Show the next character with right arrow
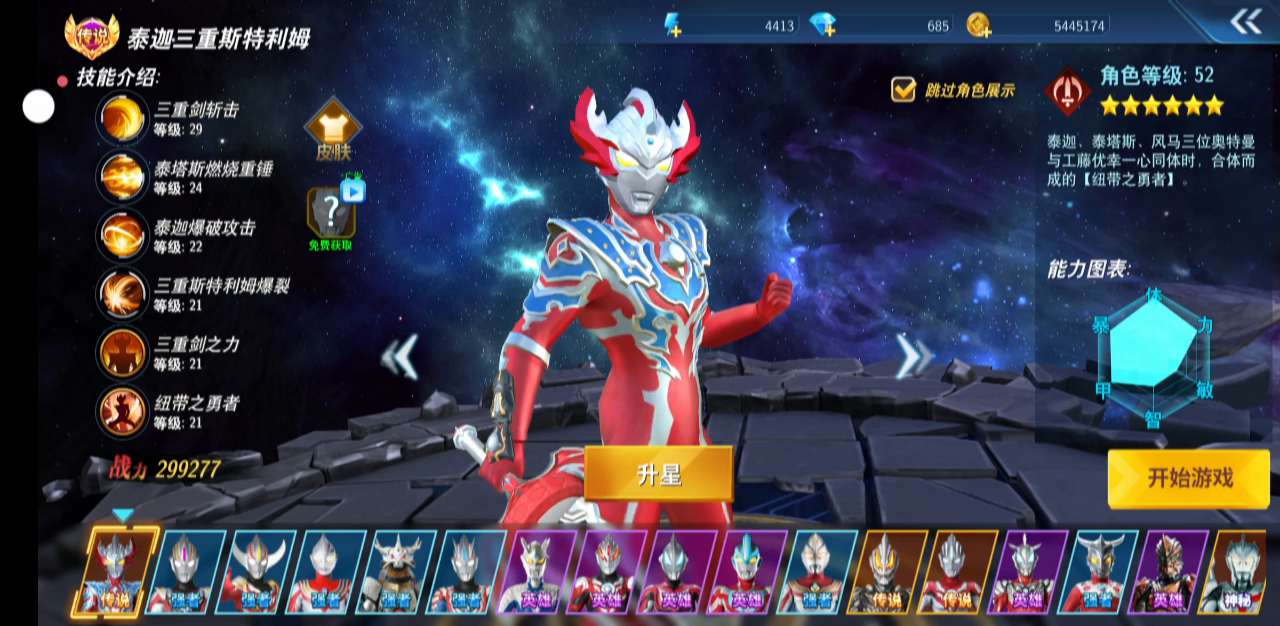 pyautogui.click(x=912, y=356)
